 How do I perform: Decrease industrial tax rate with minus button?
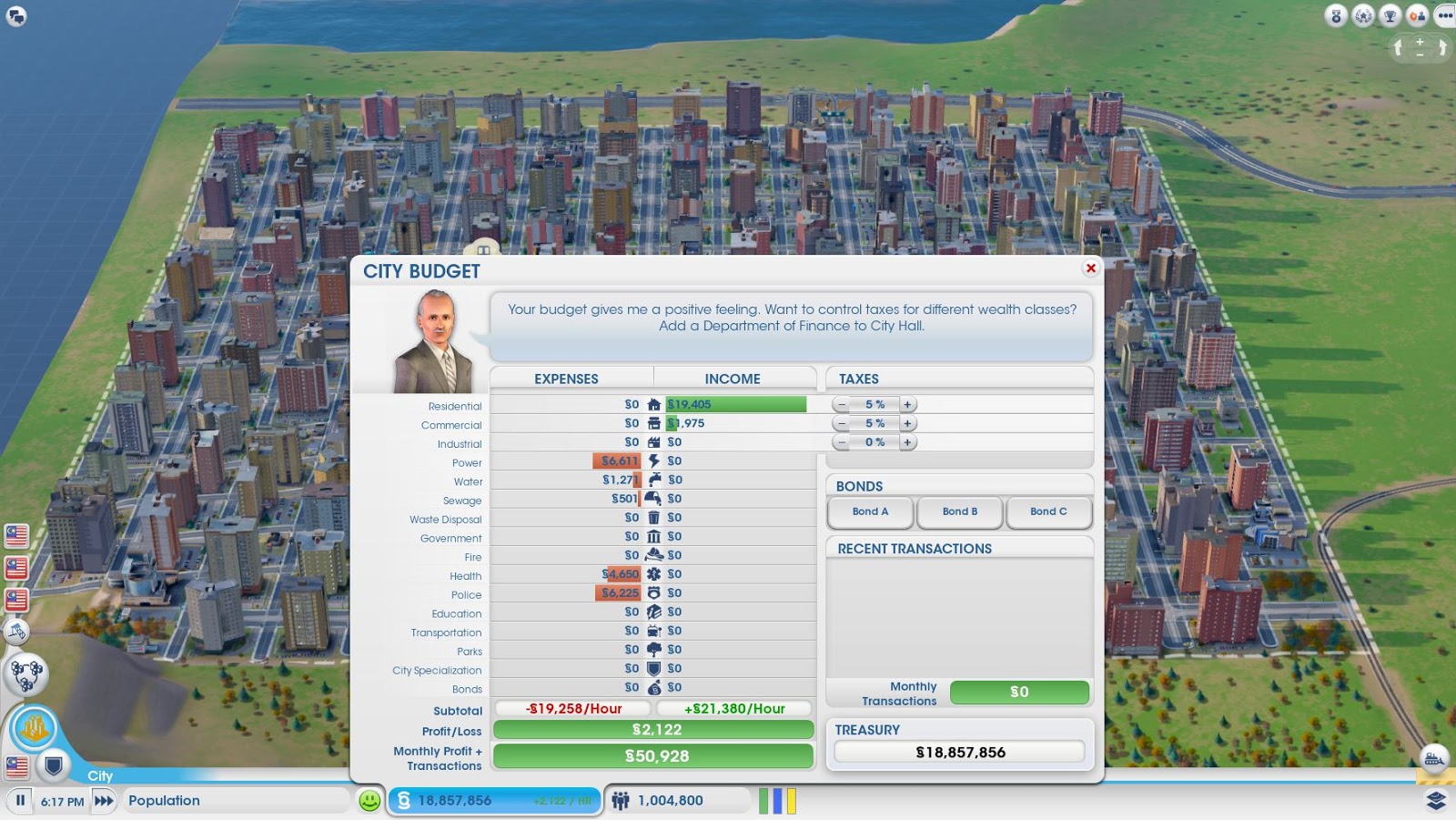[842, 442]
